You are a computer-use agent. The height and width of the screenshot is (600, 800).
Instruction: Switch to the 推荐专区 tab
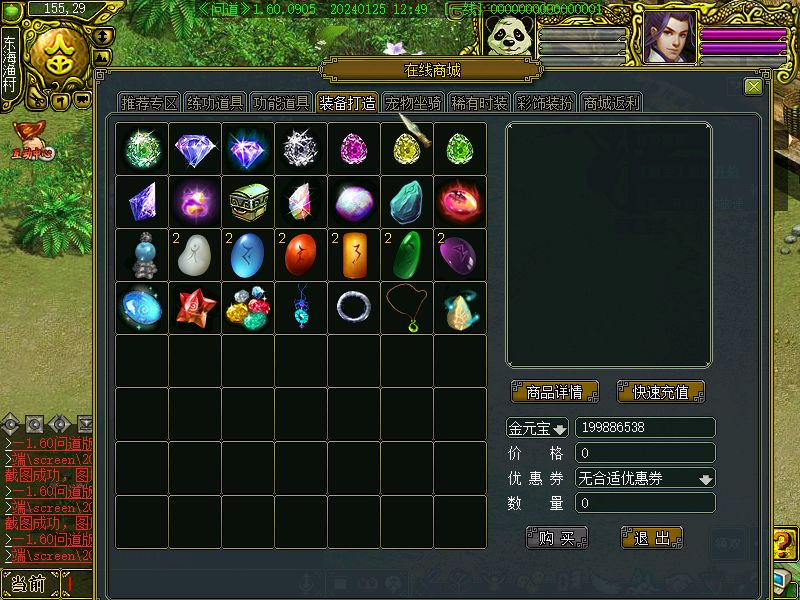pos(149,103)
